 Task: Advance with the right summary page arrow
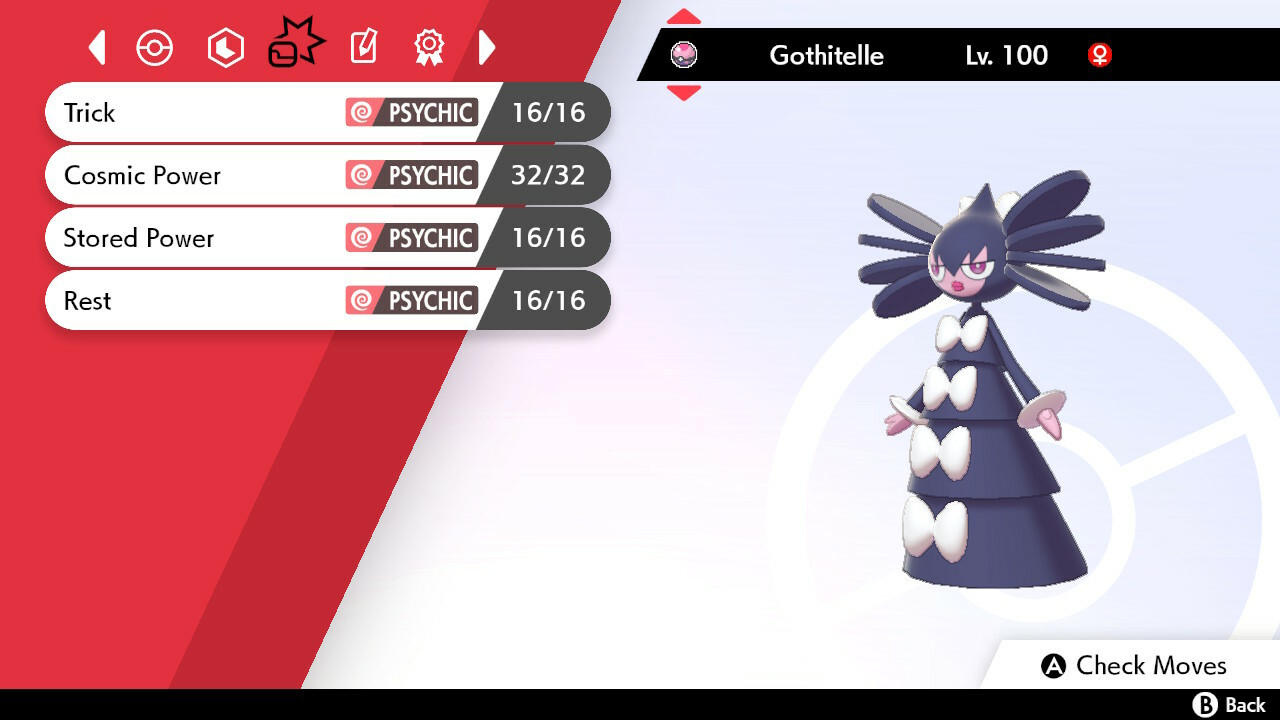tap(487, 47)
